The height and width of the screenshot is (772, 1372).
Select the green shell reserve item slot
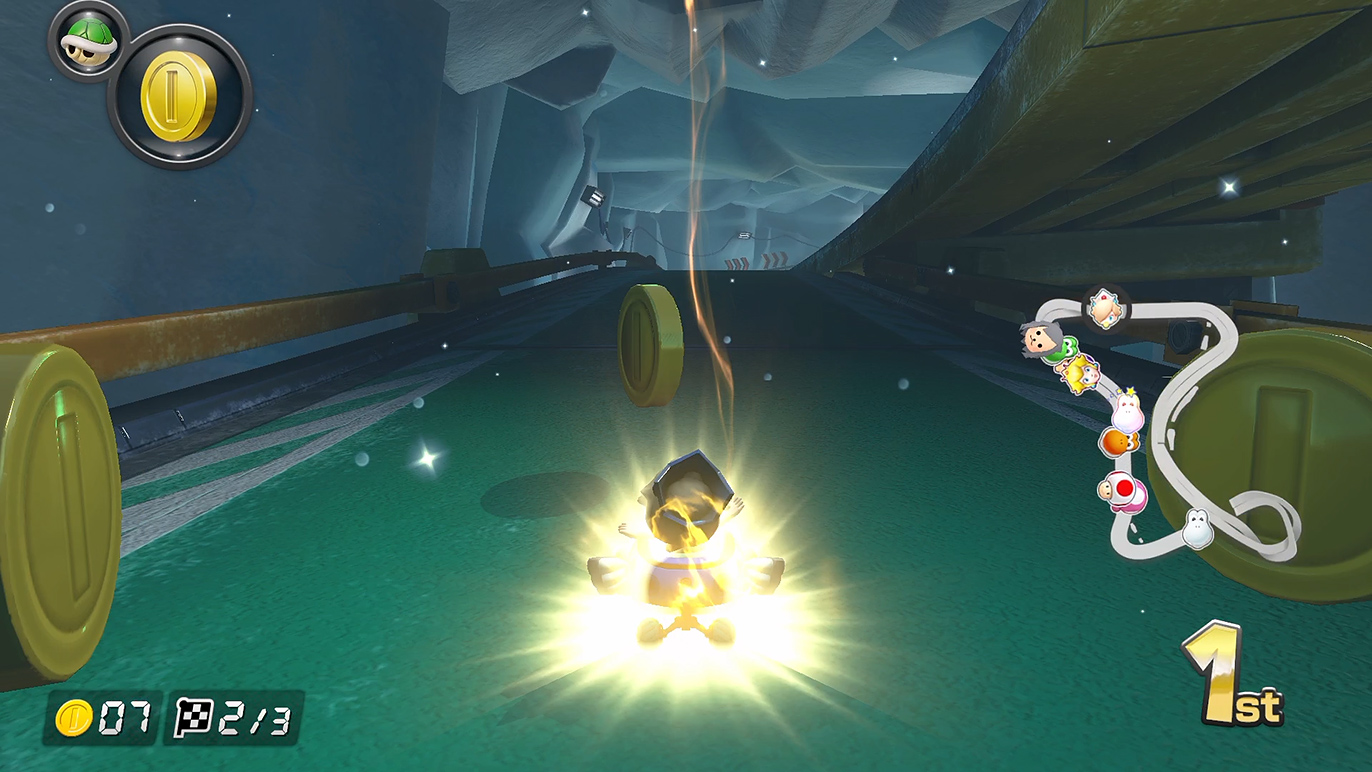pos(88,41)
